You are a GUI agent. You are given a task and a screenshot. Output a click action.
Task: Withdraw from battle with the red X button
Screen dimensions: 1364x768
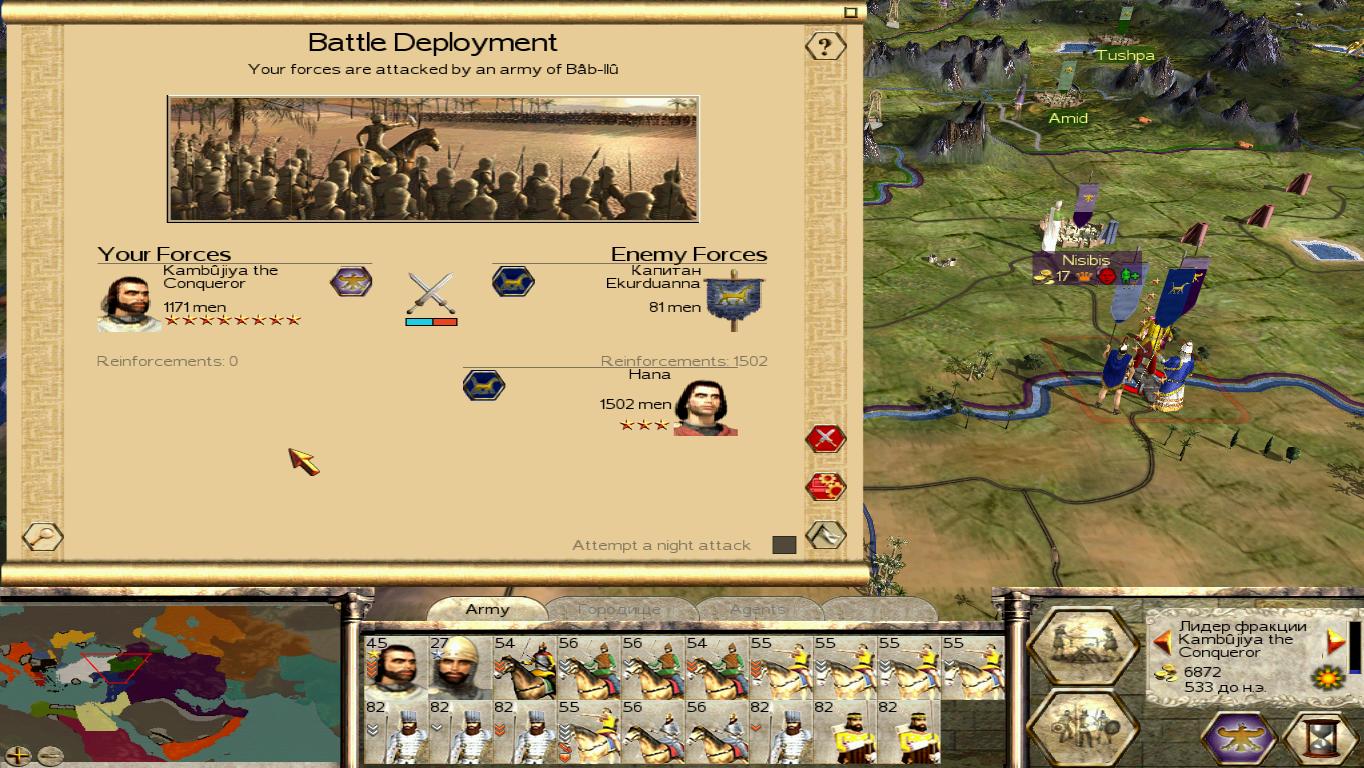825,438
